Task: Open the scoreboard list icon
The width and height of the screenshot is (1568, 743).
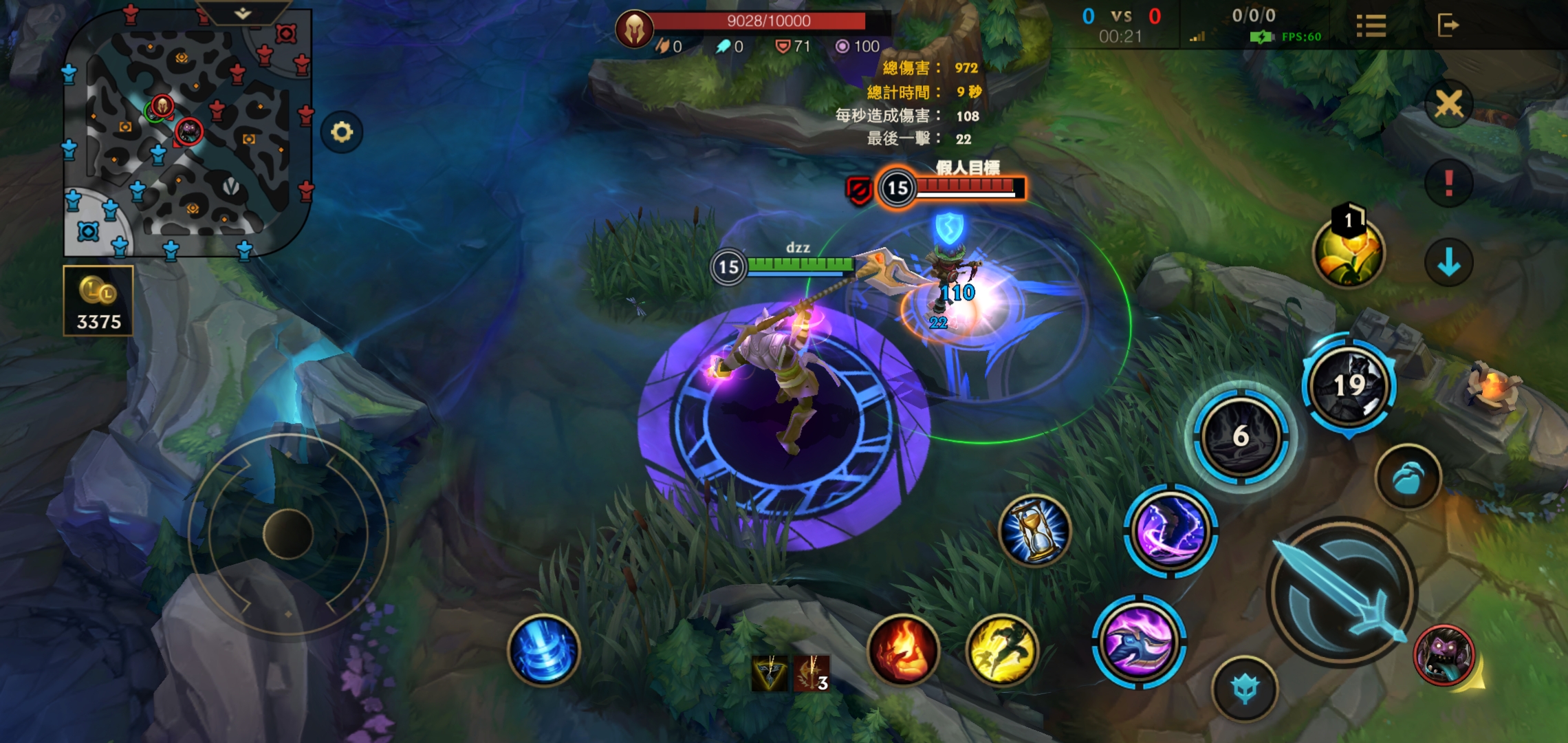Action: tap(1371, 26)
